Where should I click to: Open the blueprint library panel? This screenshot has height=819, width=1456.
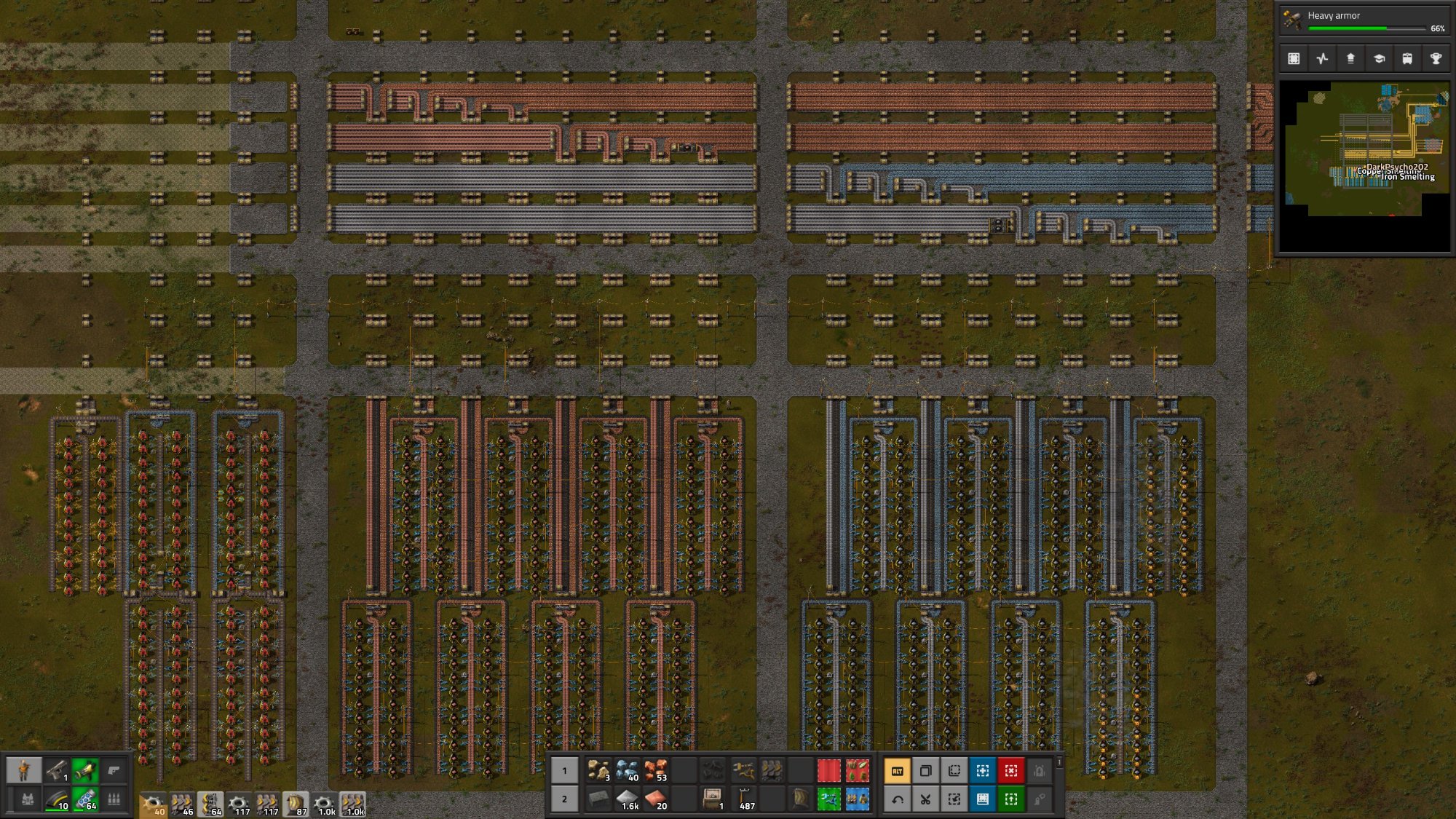coord(1294,58)
